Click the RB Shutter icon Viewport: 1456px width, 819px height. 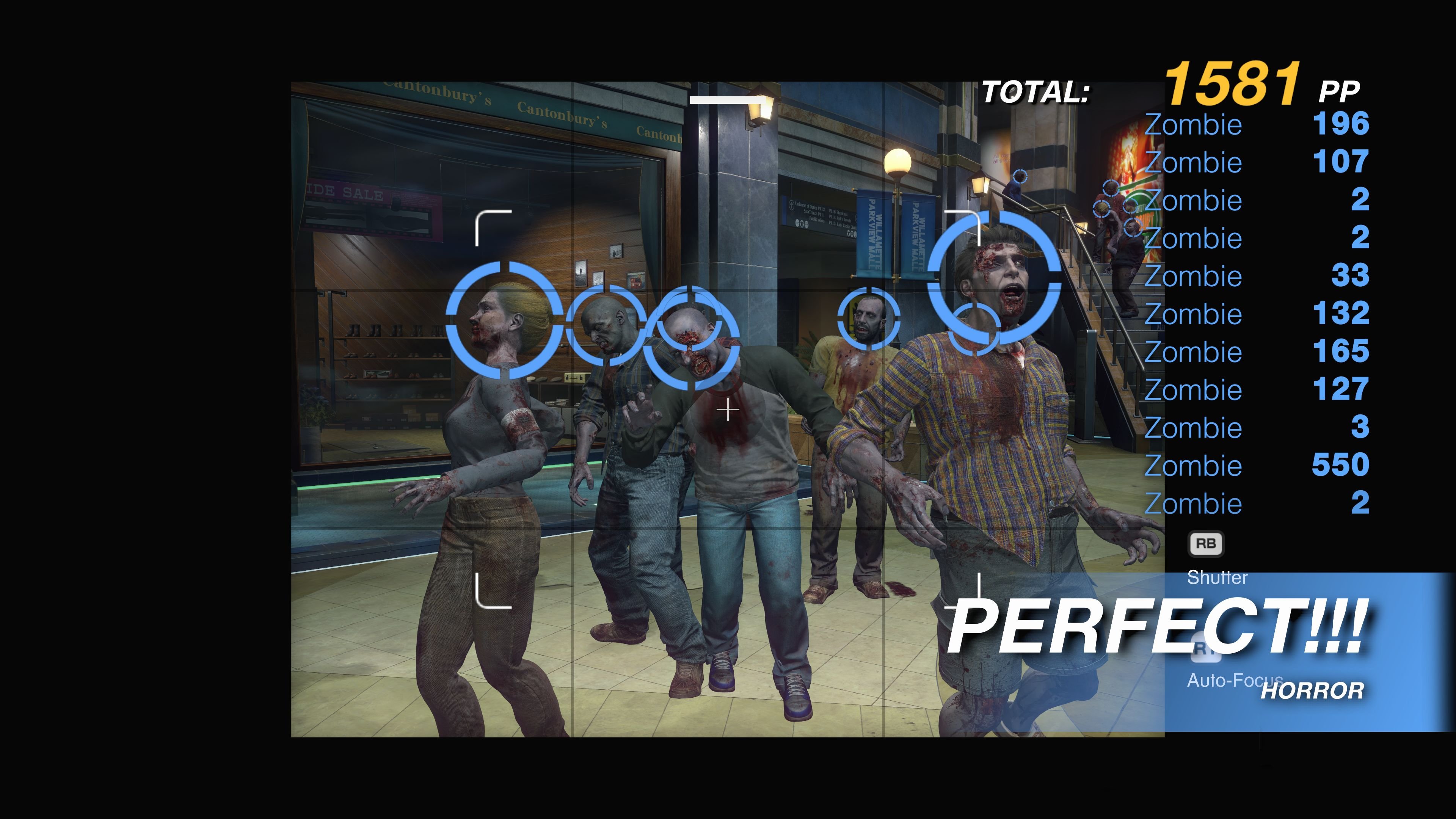(1207, 543)
